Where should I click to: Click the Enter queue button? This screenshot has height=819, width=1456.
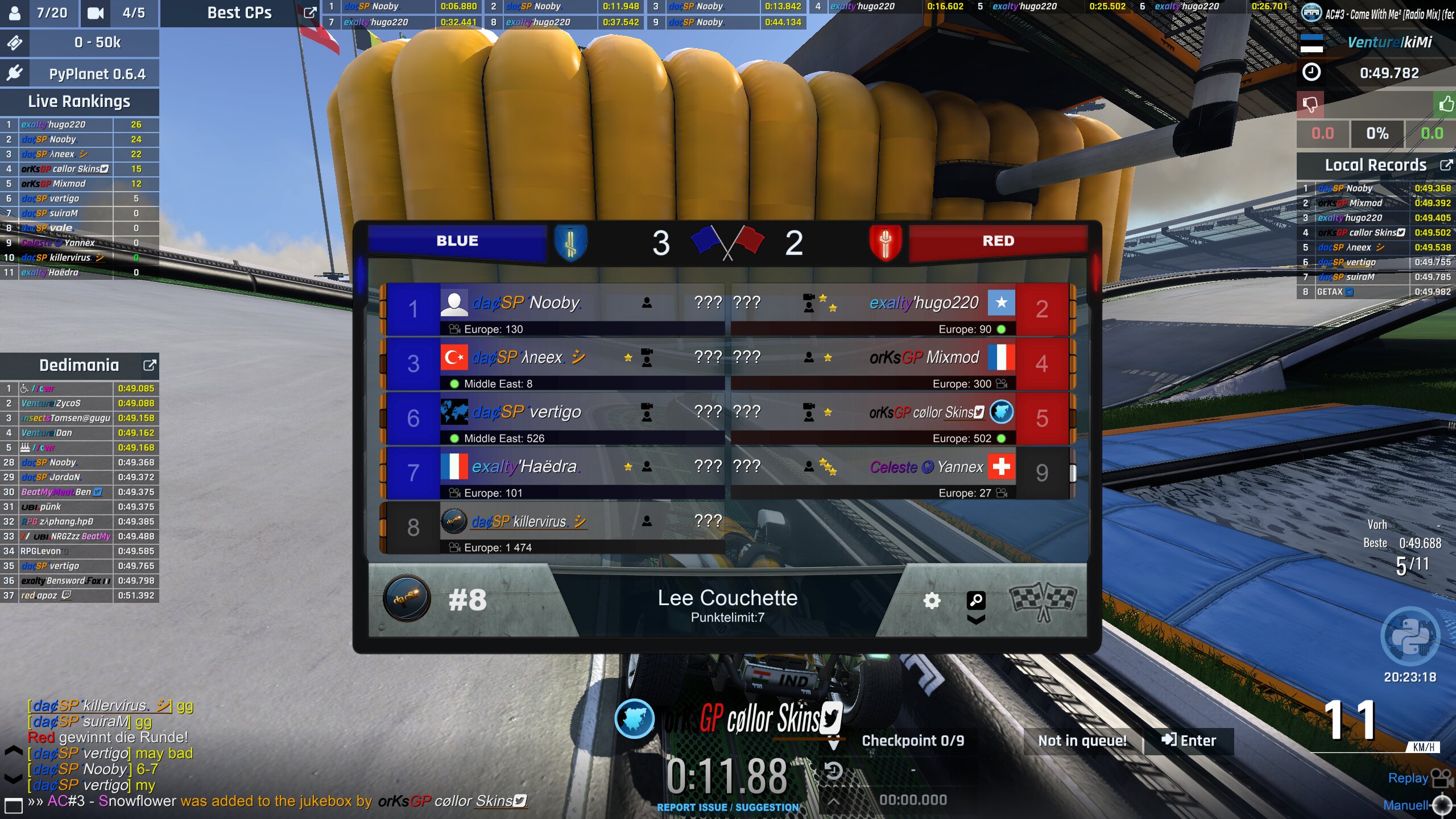(1188, 741)
